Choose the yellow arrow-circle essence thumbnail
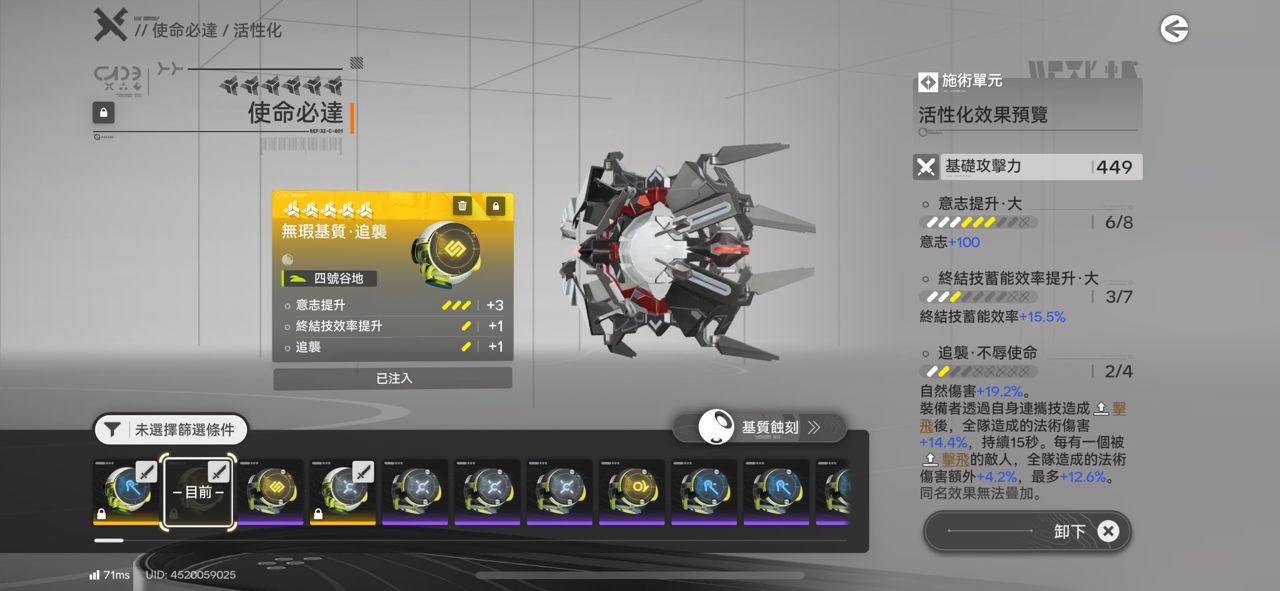Screen dimensions: 1280x591 (x=632, y=493)
